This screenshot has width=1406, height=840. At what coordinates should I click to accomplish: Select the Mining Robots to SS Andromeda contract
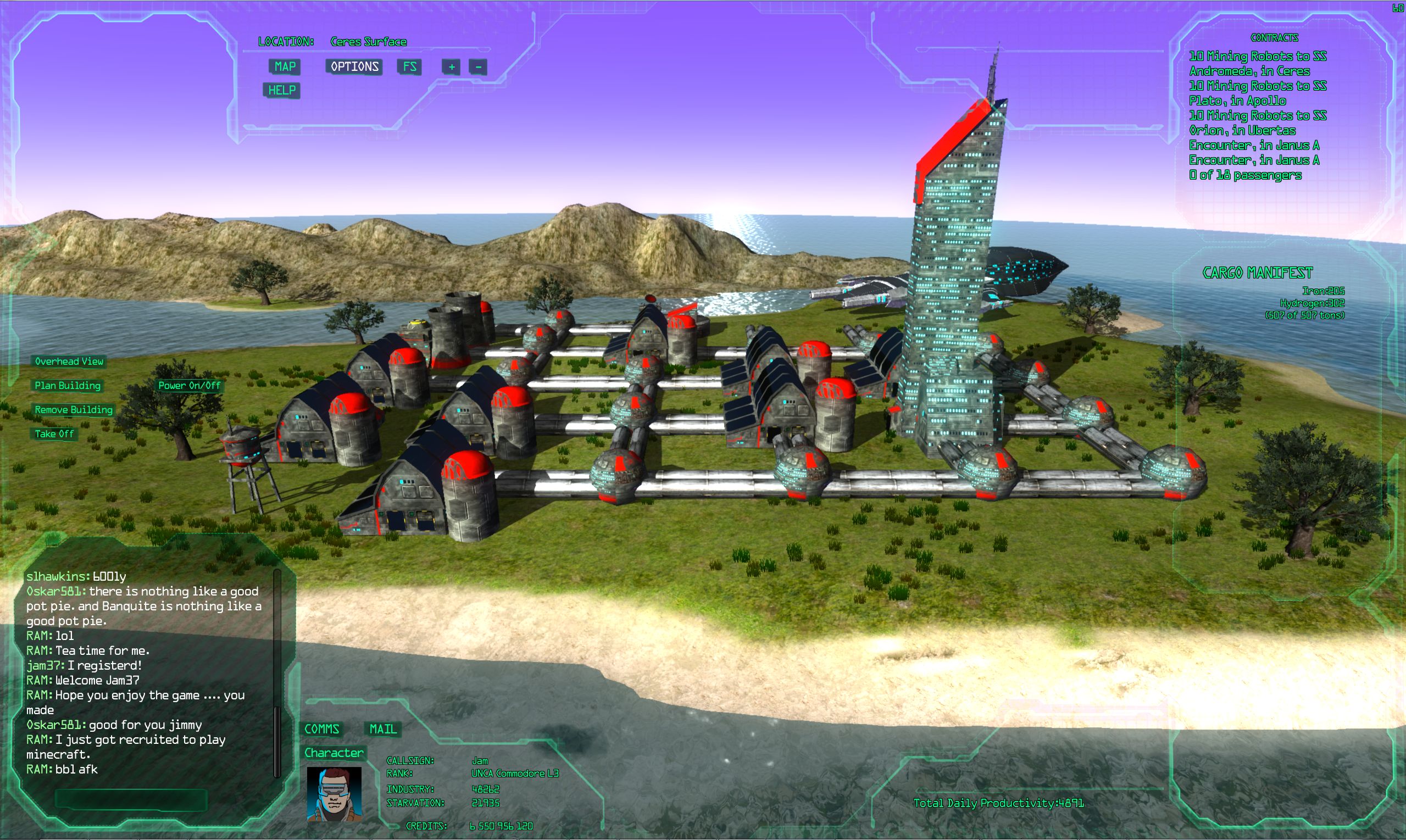(x=1257, y=63)
